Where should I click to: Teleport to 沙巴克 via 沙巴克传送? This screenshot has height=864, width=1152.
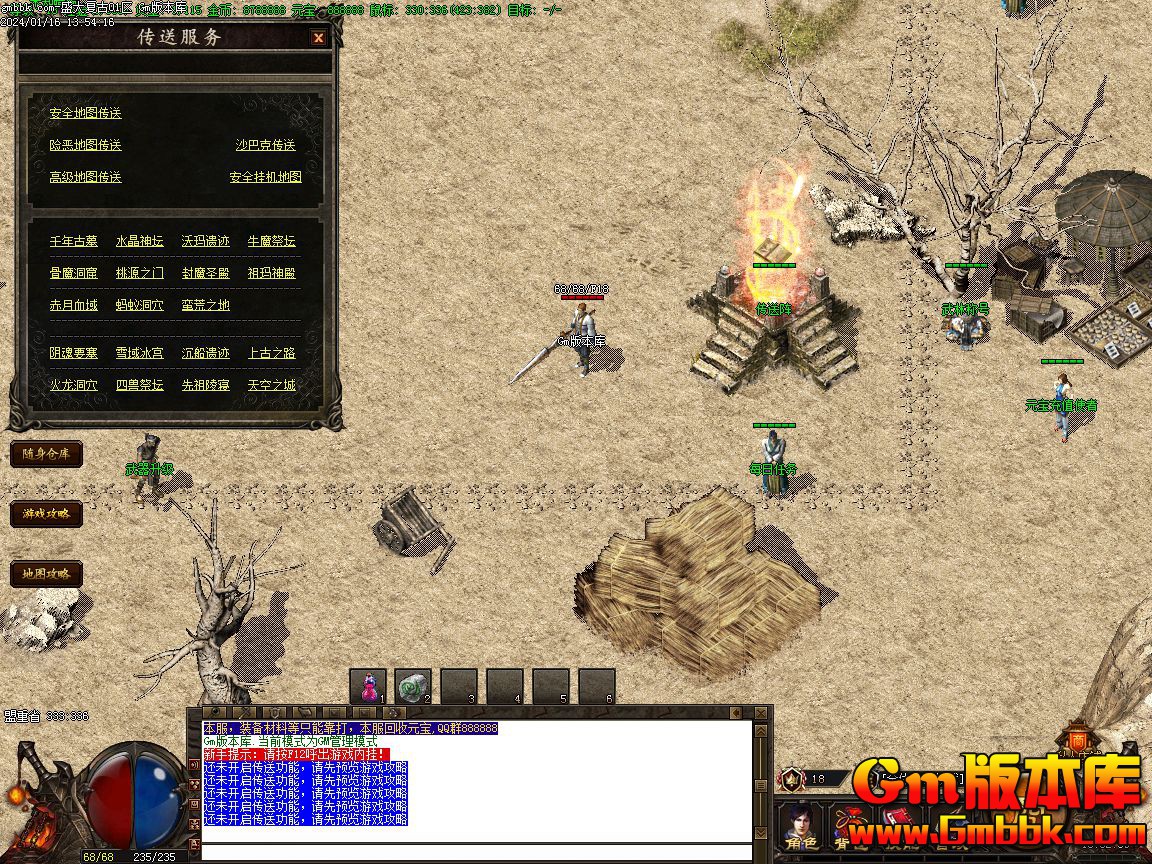pyautogui.click(x=265, y=145)
